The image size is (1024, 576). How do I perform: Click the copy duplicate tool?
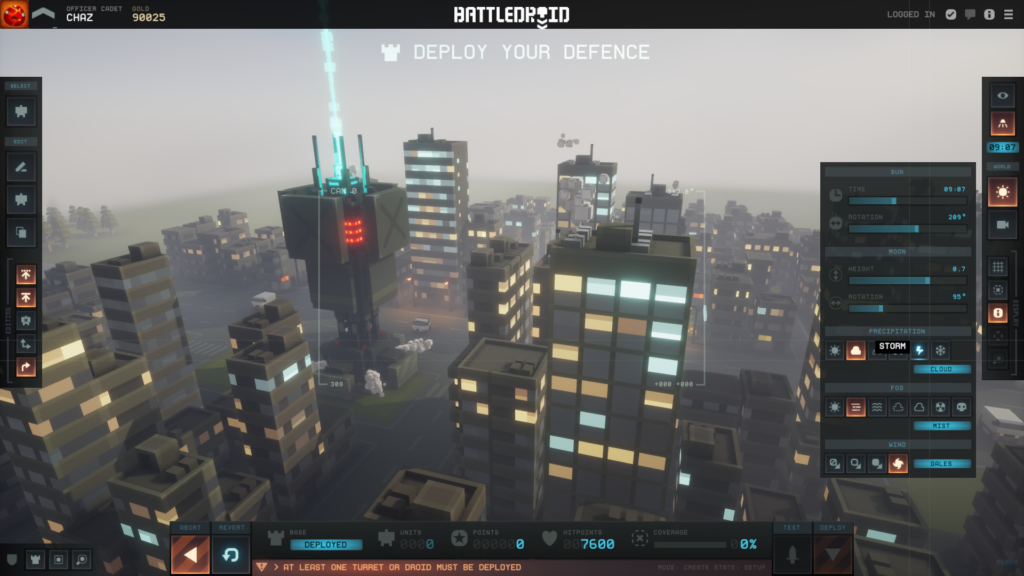click(x=21, y=232)
